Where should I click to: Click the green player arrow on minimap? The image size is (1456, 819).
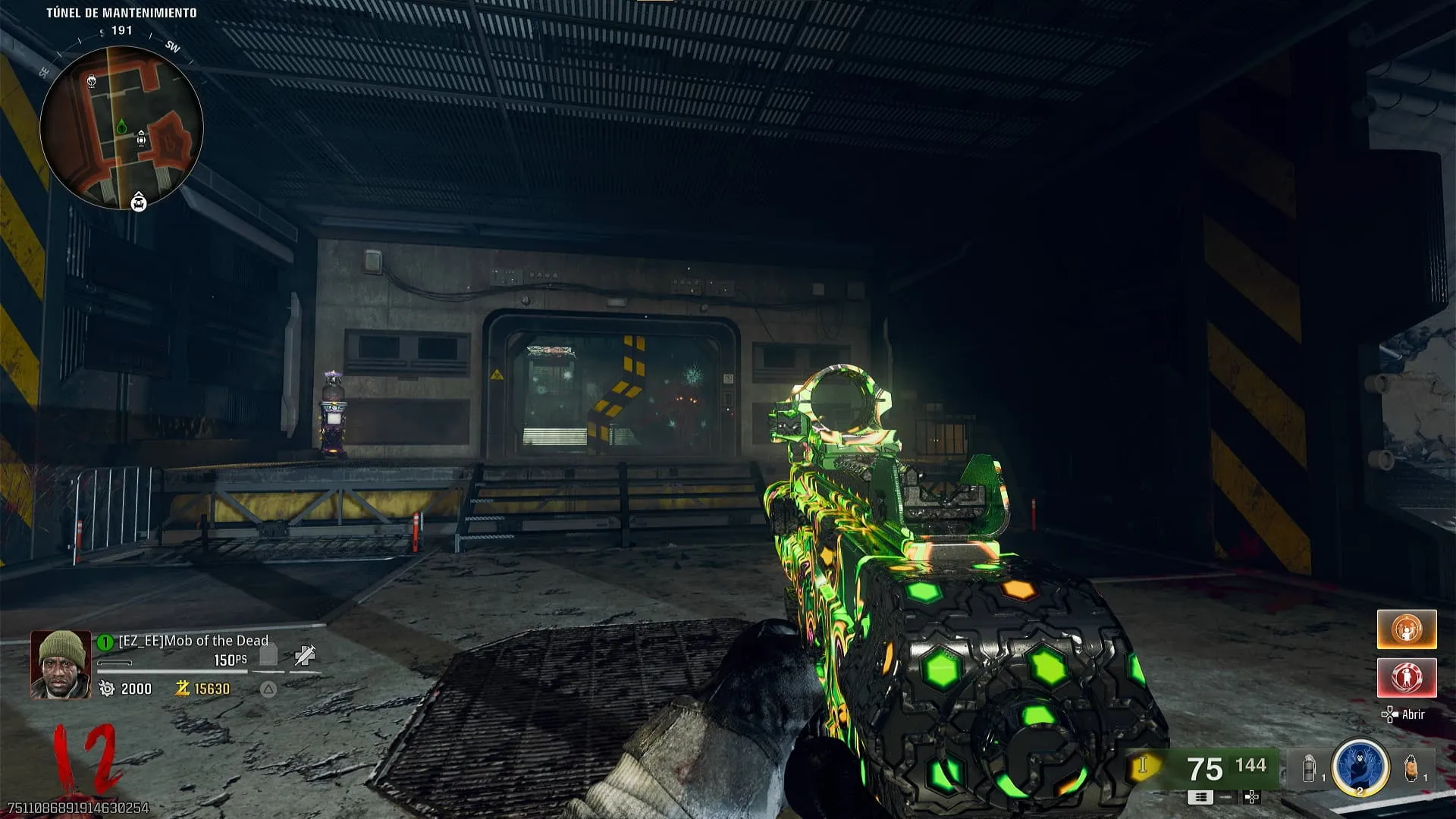121,127
